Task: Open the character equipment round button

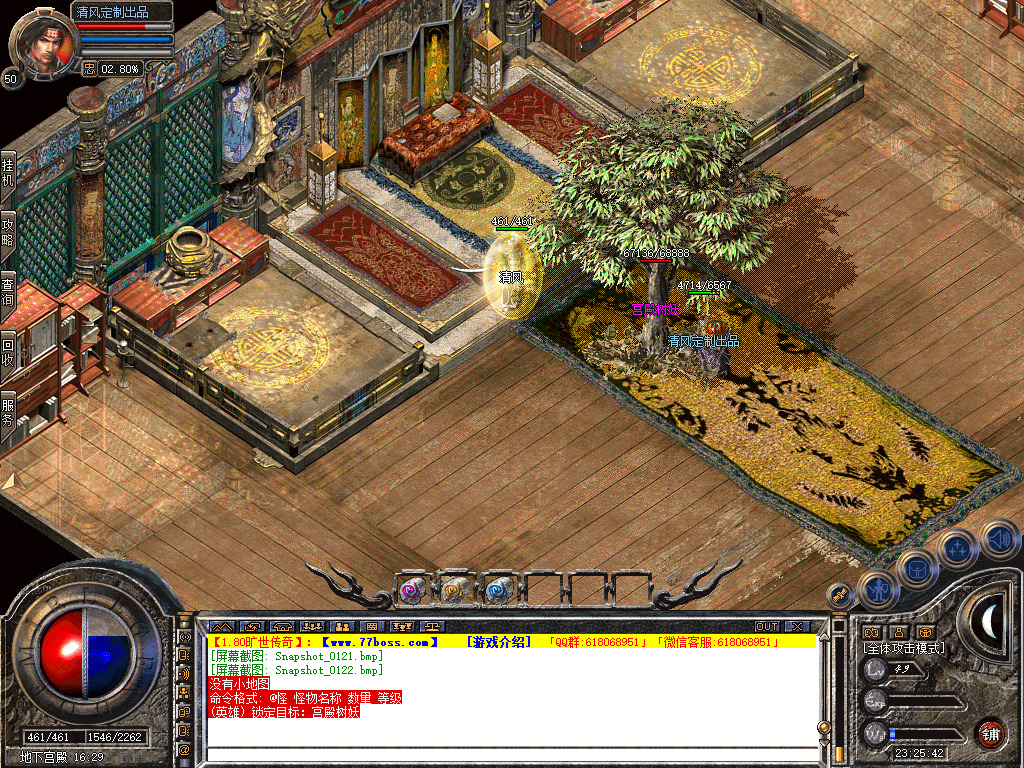Action: pyautogui.click(x=878, y=590)
